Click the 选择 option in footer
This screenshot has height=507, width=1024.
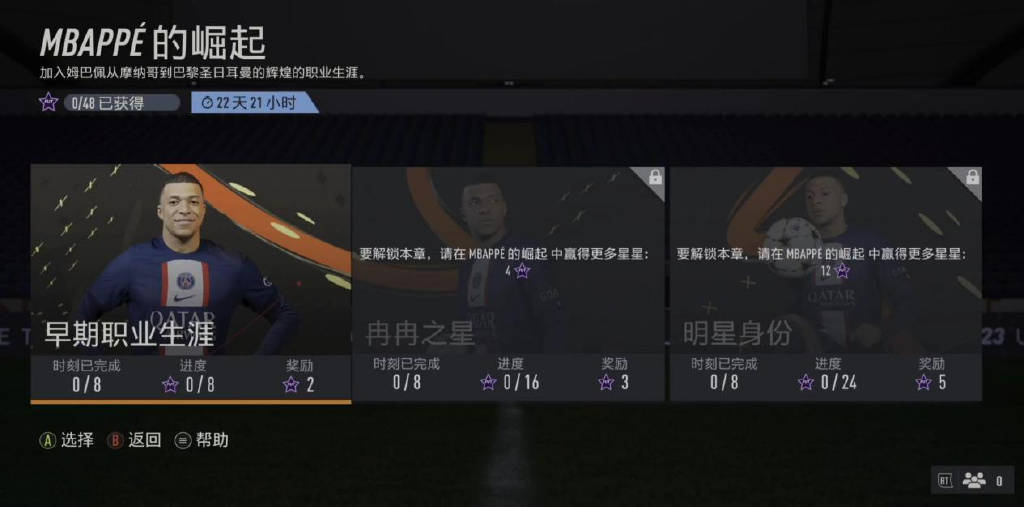[x=67, y=440]
